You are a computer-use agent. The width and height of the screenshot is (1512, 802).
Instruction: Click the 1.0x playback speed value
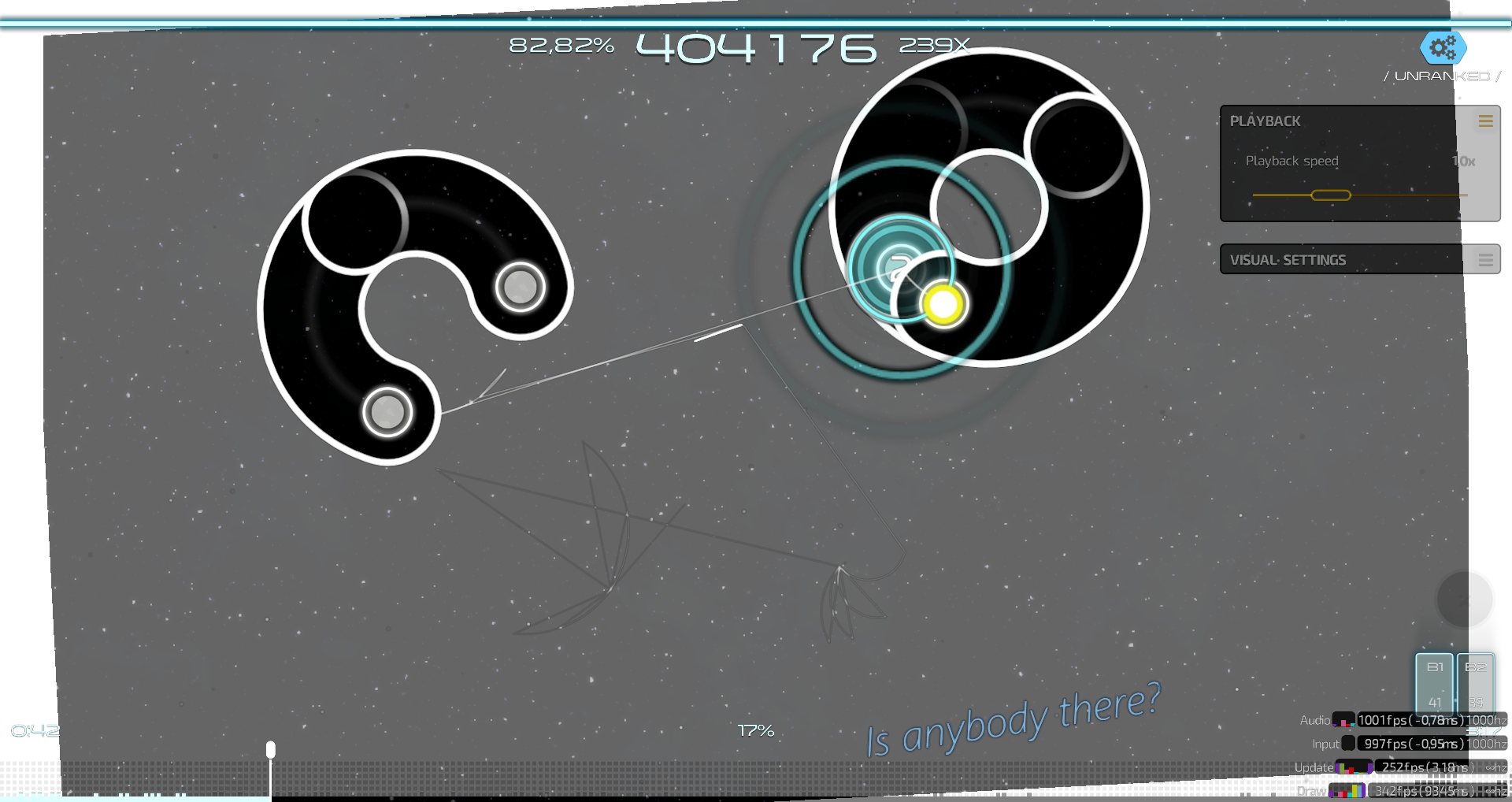click(1462, 161)
